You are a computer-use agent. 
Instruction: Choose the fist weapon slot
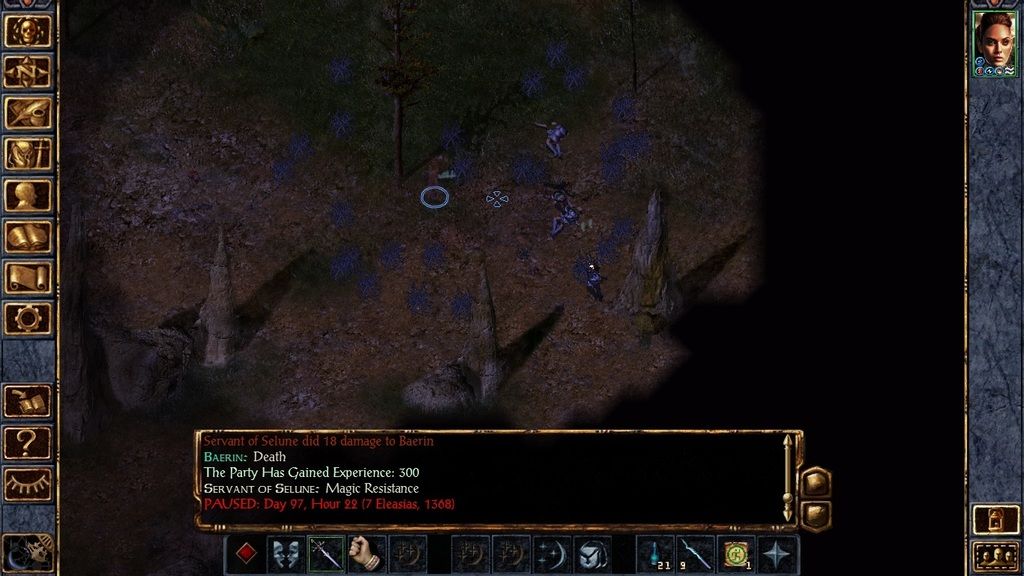click(x=367, y=554)
